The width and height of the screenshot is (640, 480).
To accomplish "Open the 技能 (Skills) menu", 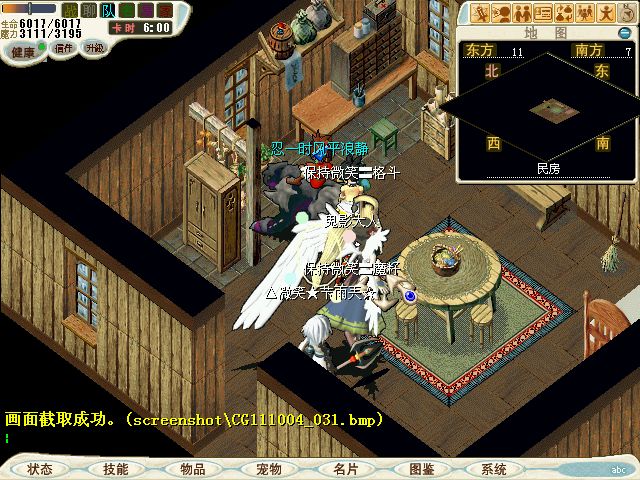I will pyautogui.click(x=115, y=468).
